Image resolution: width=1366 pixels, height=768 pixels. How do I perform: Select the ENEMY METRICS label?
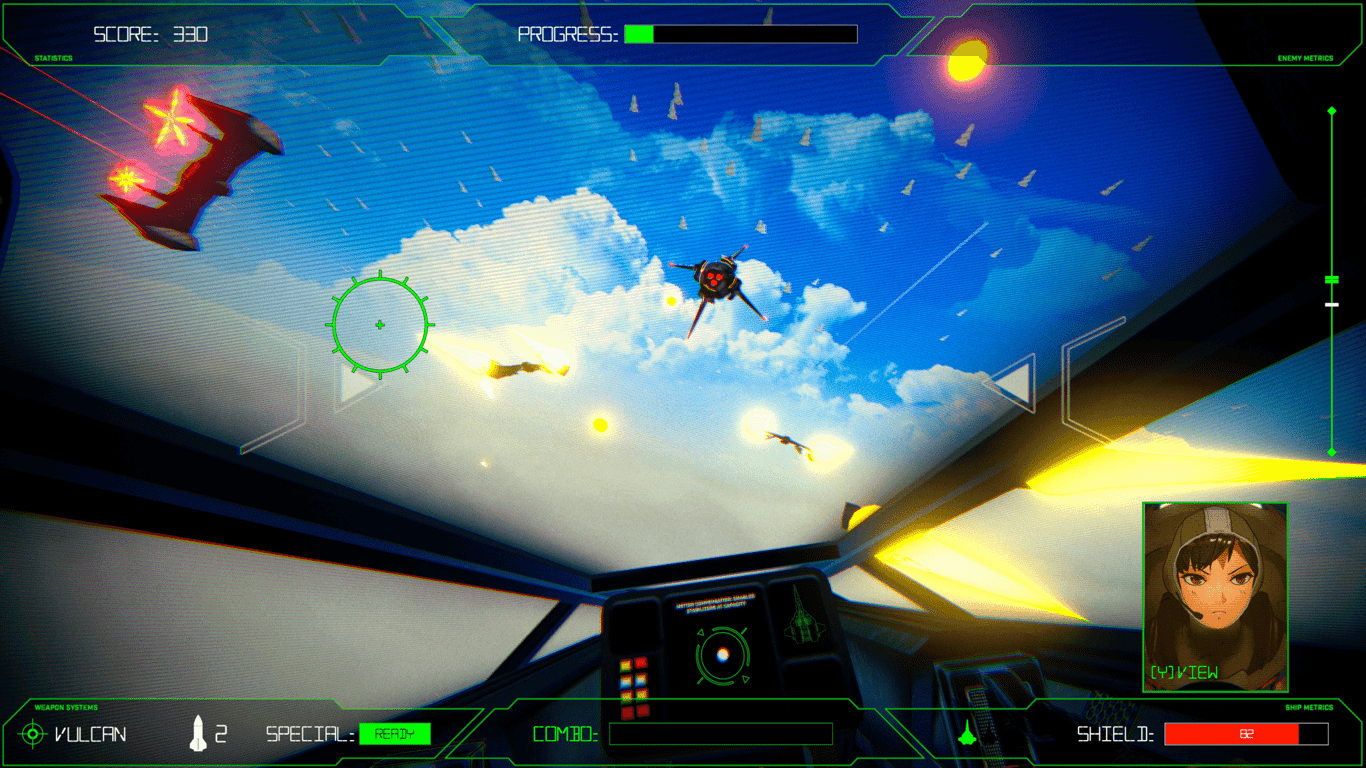click(1305, 57)
